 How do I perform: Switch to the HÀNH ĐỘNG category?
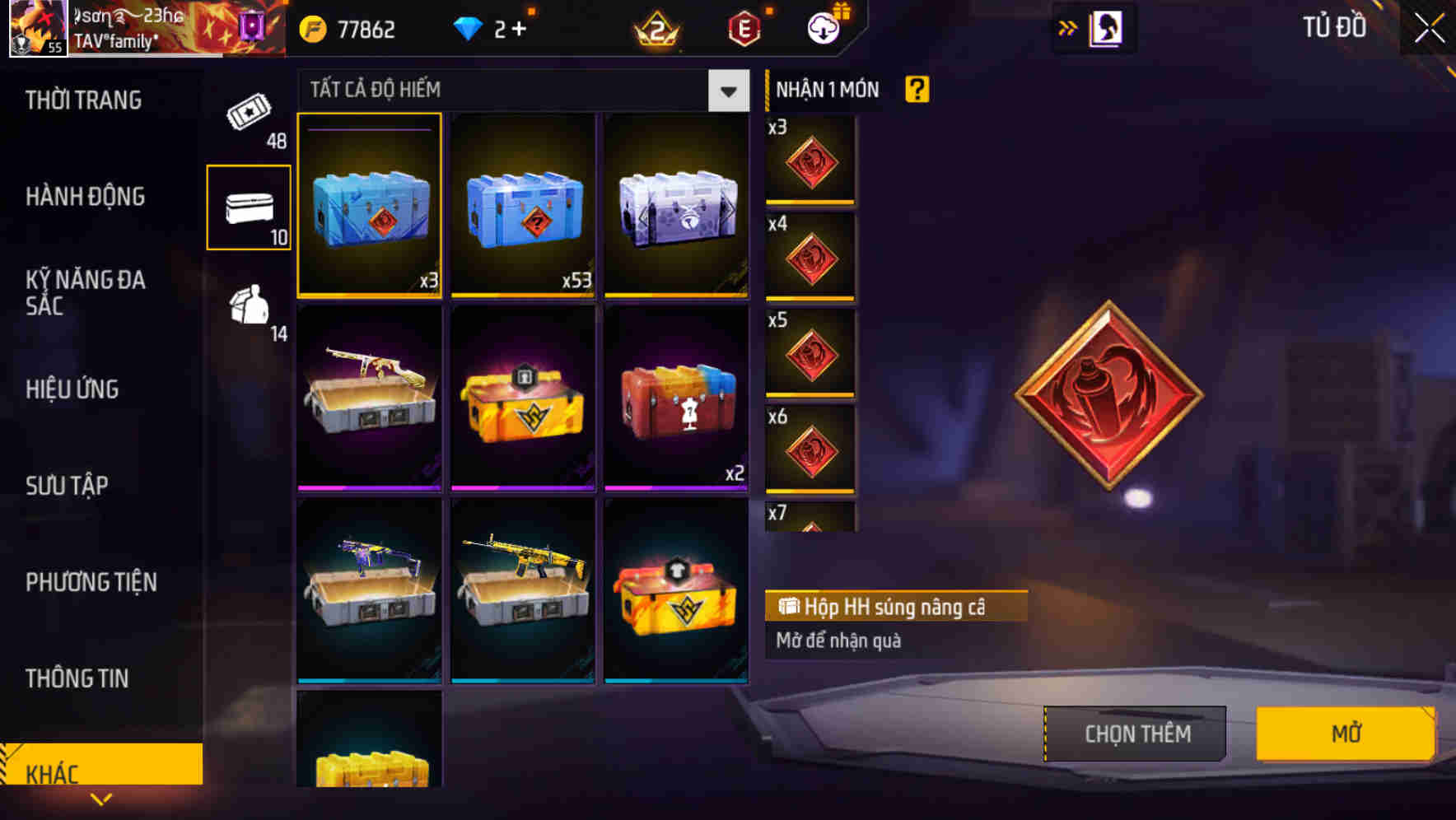(x=85, y=197)
